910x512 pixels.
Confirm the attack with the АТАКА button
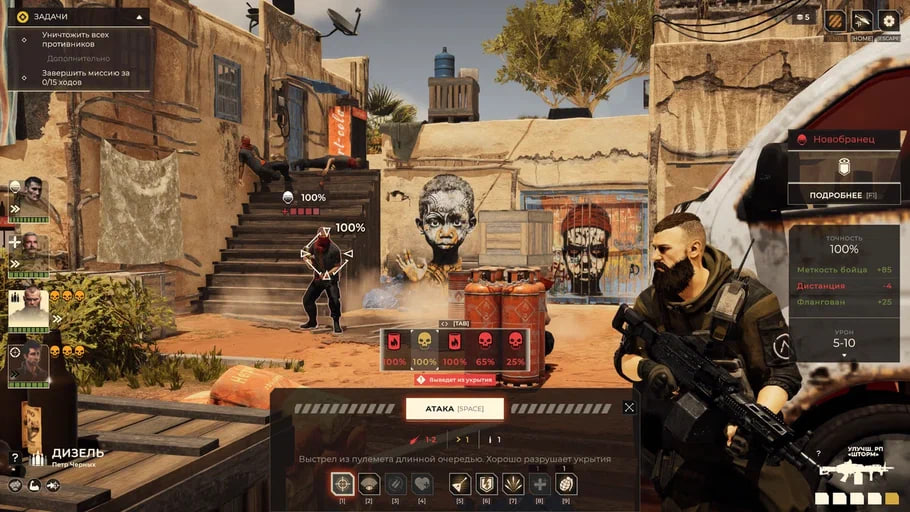(x=455, y=408)
